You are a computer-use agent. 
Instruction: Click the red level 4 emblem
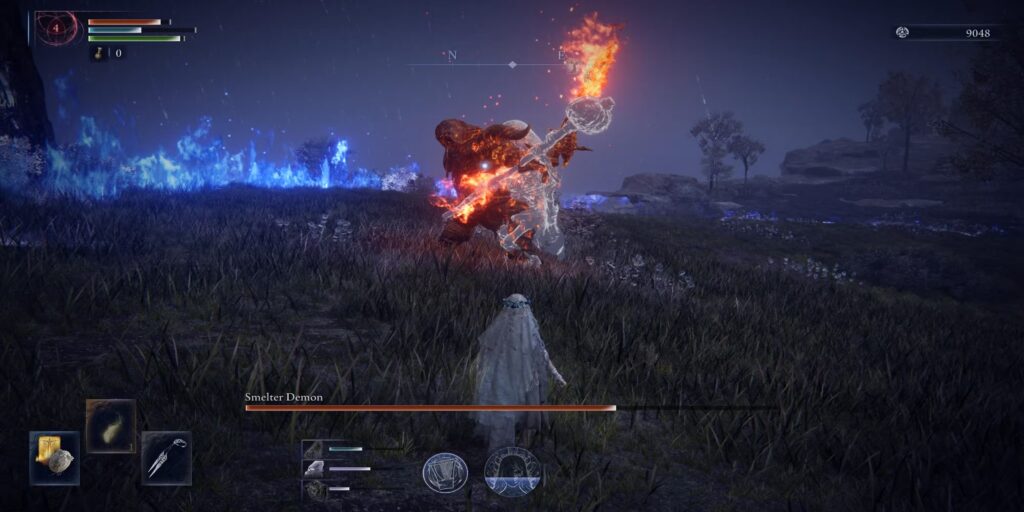tap(56, 27)
